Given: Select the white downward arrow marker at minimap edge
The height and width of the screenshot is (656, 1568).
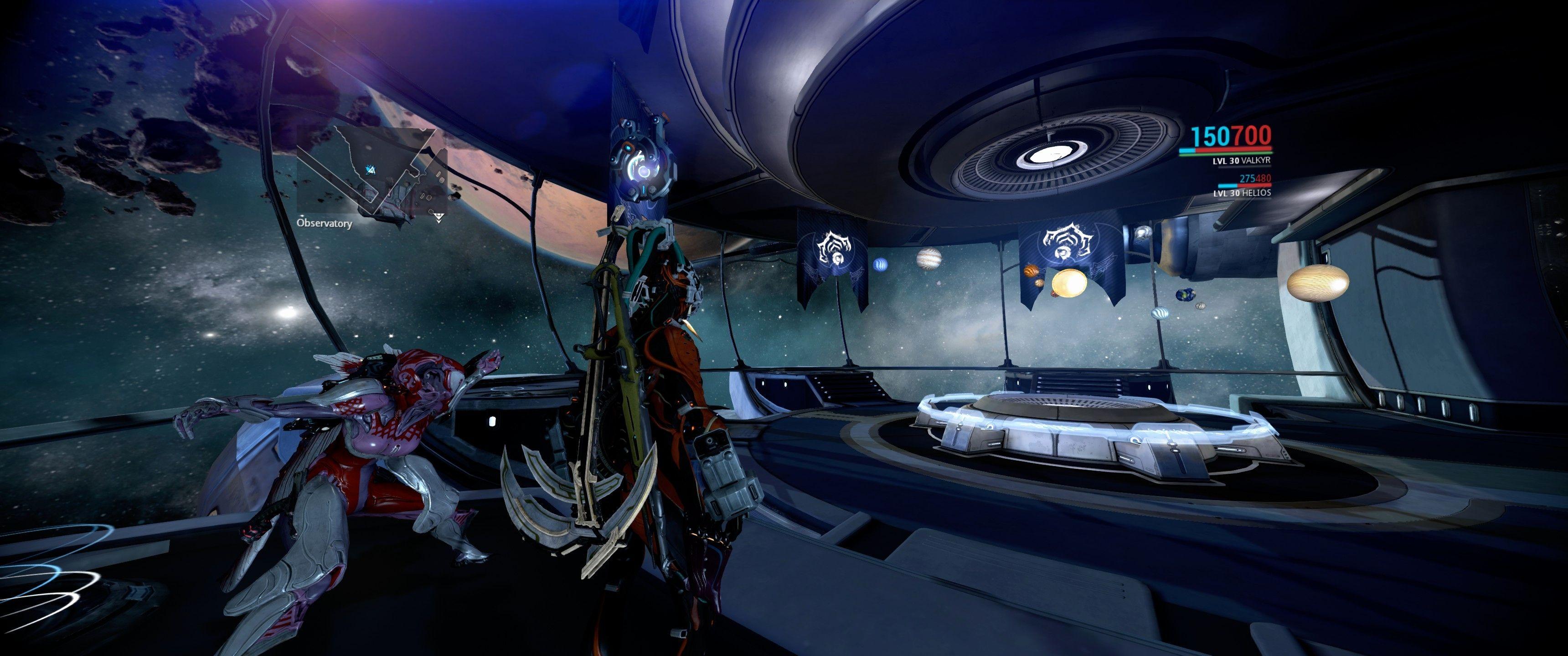Looking at the screenshot, I should (439, 217).
